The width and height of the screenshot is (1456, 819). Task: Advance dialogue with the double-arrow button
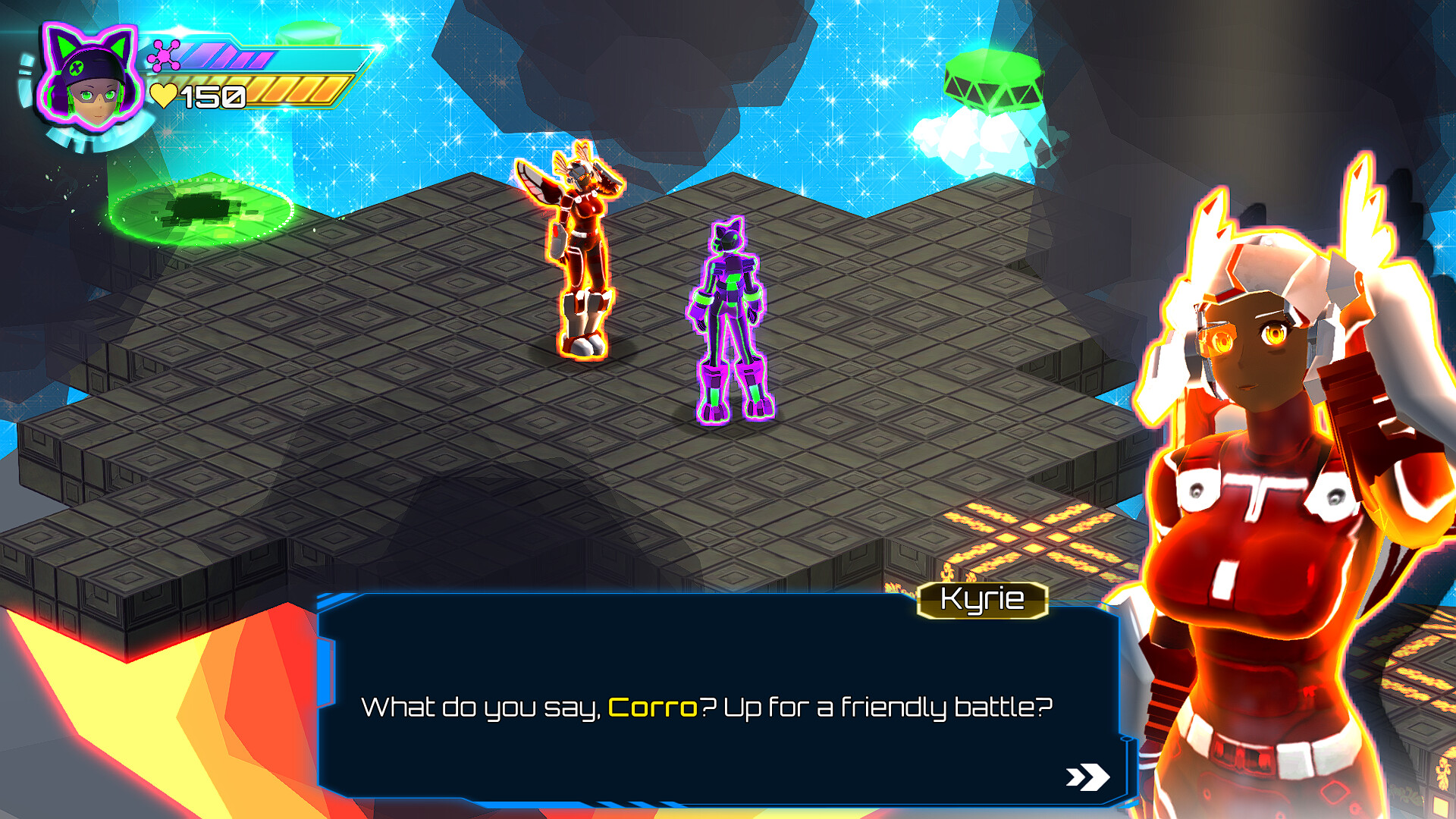coord(1086,775)
